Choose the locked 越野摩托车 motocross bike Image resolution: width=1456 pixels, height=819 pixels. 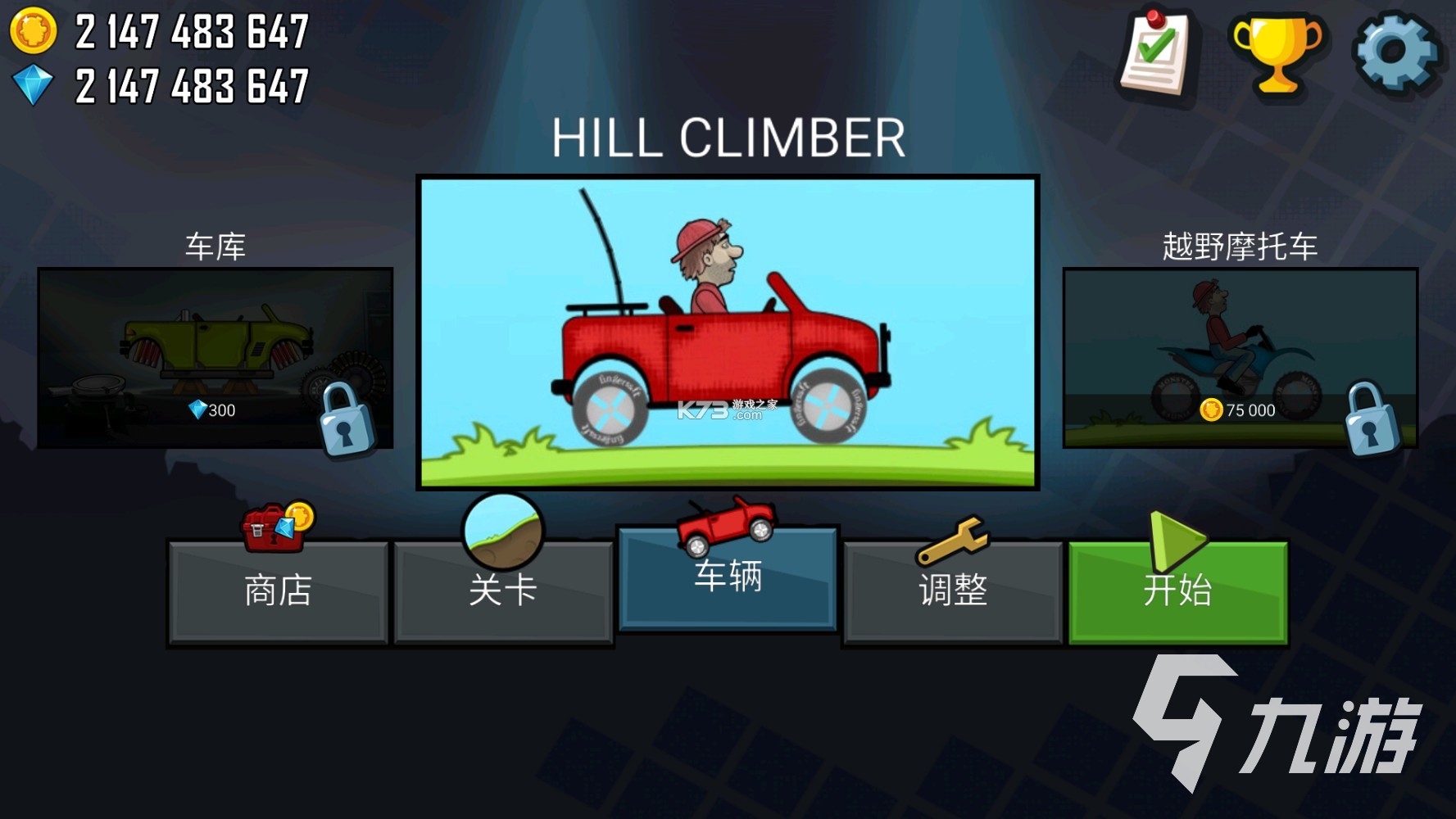tap(1240, 358)
